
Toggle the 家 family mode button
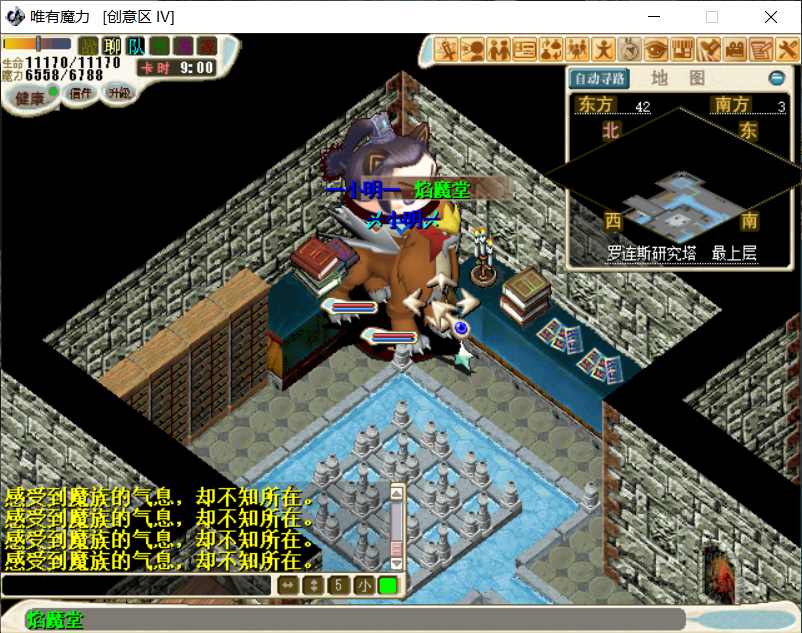pos(206,46)
